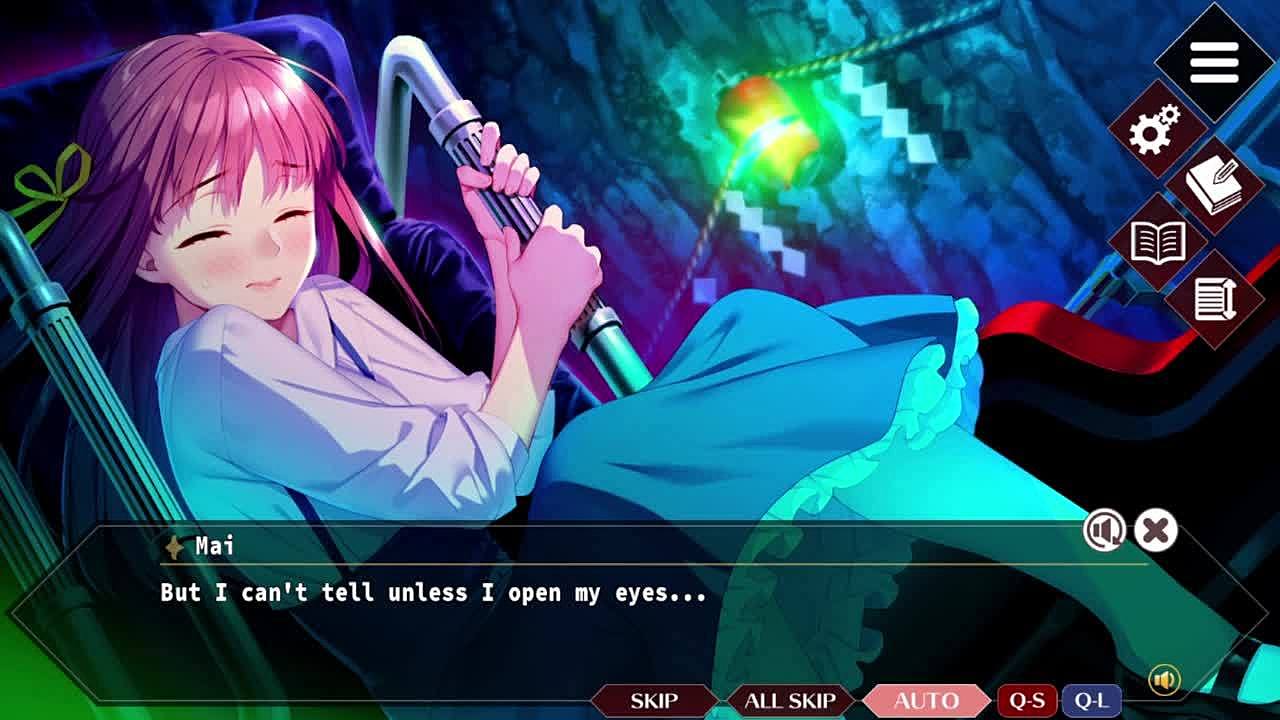
Task: Click the SKIP button
Action: 654,701
